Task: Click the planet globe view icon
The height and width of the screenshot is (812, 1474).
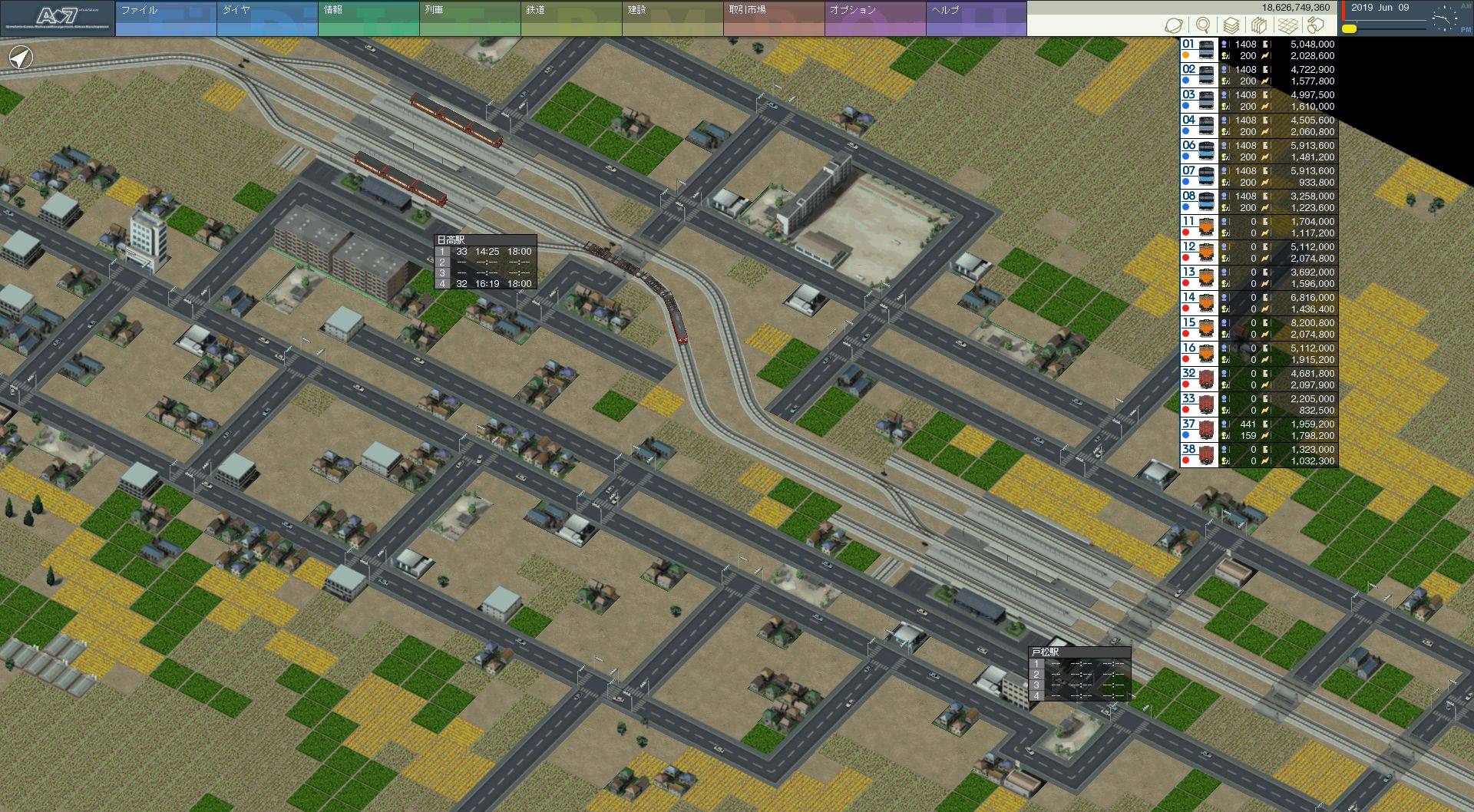Action: 1174,25
